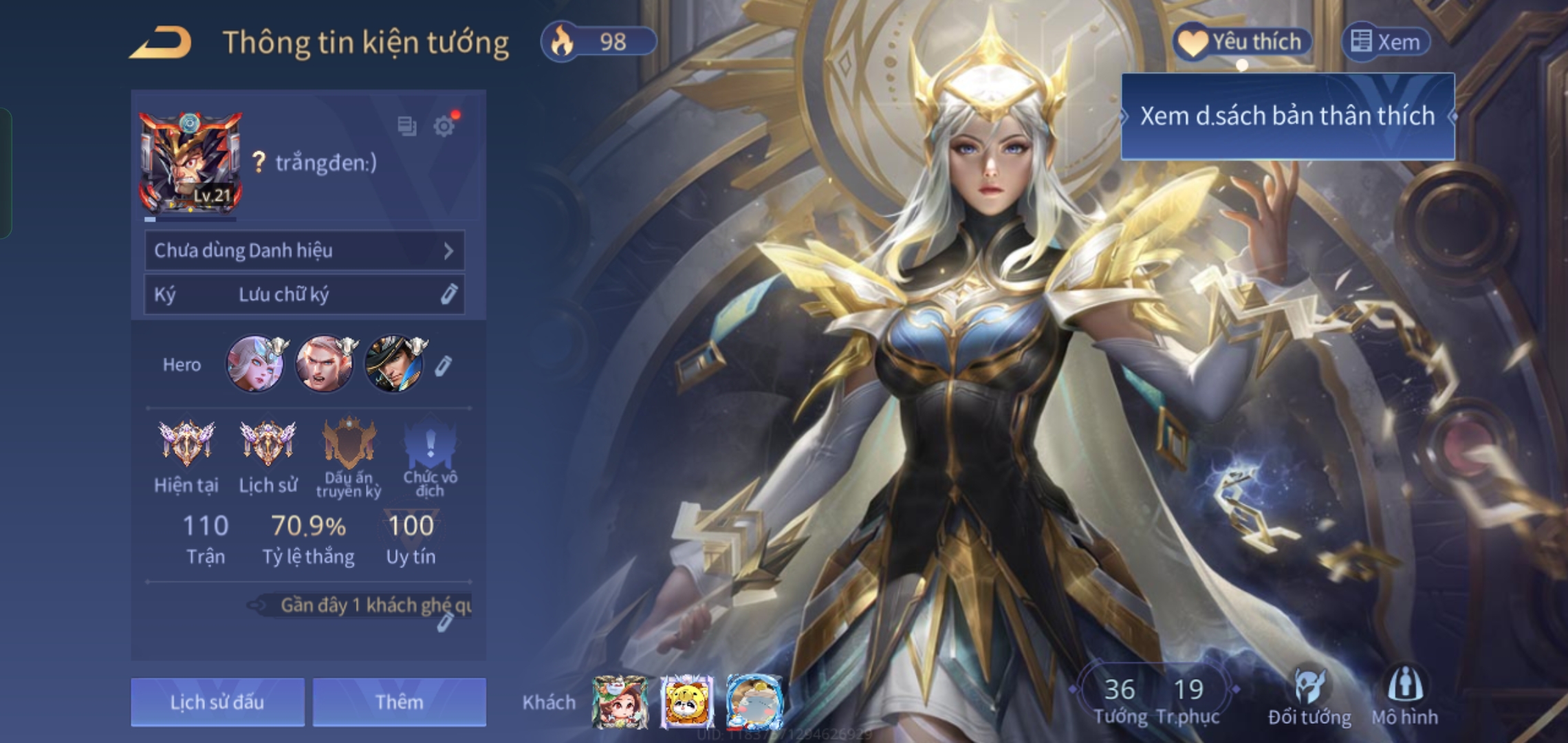Open Chức vô địch badge
Viewport: 1568px width, 743px height.
point(430,443)
